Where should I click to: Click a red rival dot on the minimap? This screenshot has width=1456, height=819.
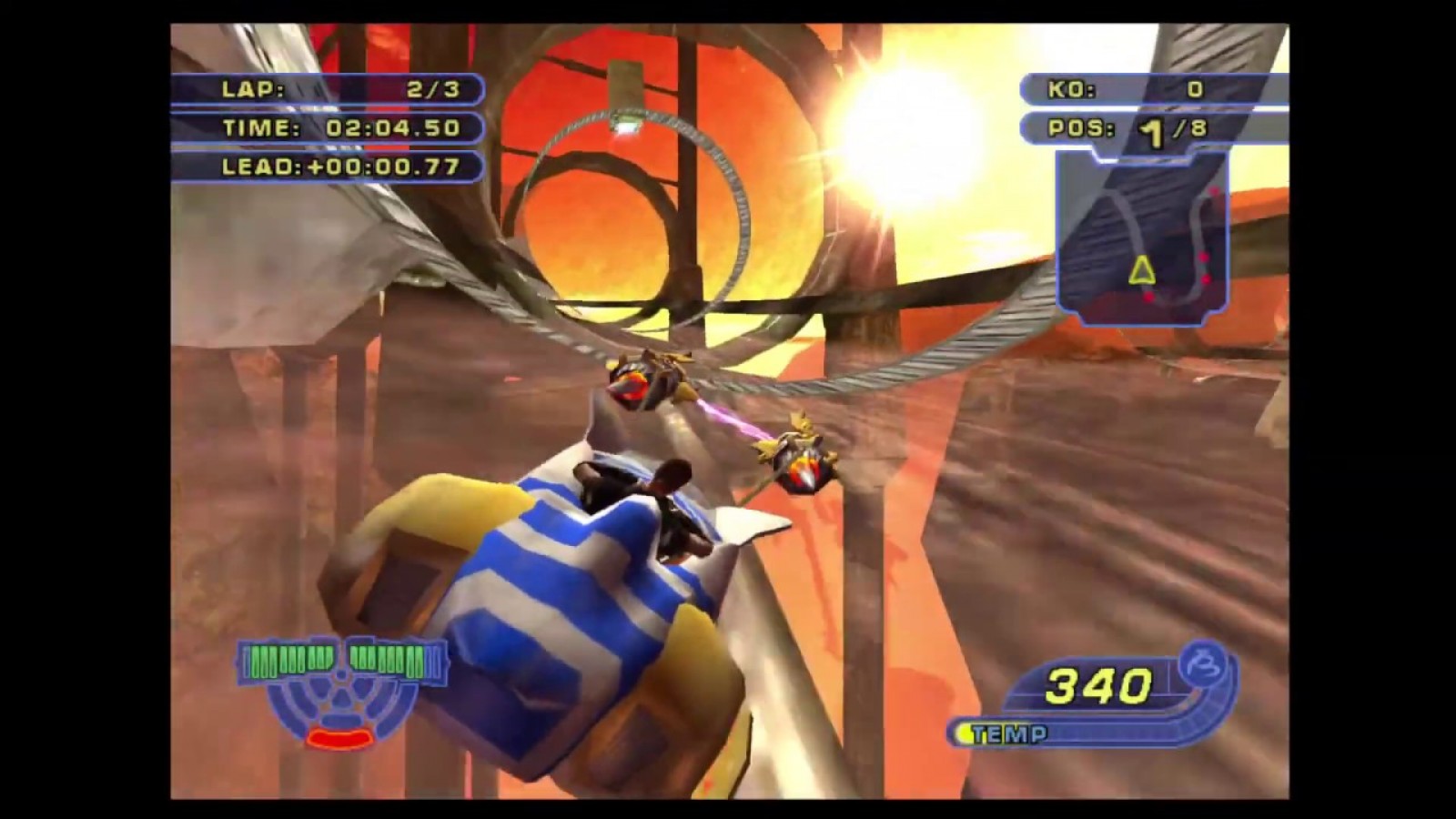pos(1214,188)
